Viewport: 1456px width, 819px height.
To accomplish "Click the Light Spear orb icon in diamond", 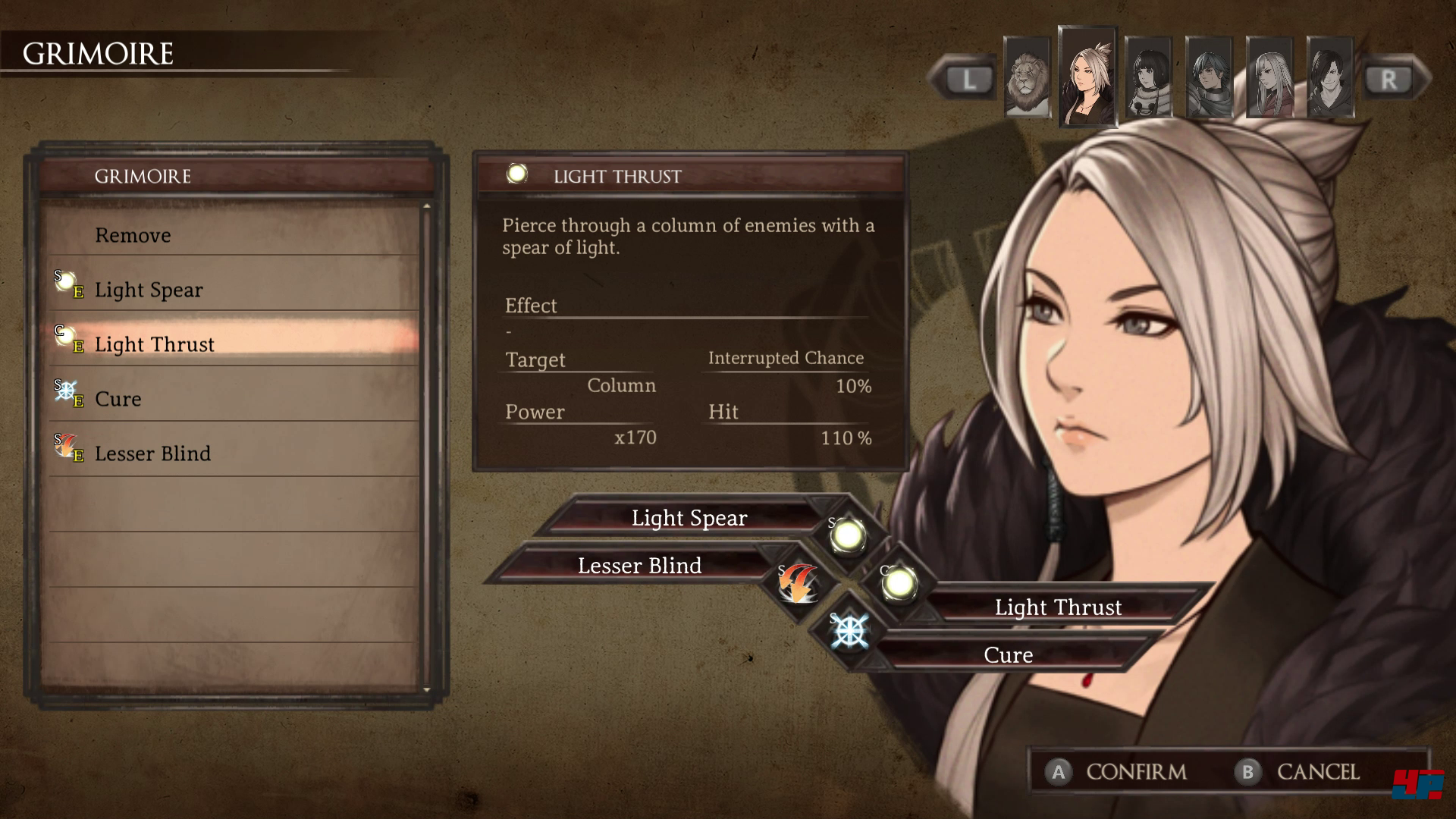I will 847,535.
